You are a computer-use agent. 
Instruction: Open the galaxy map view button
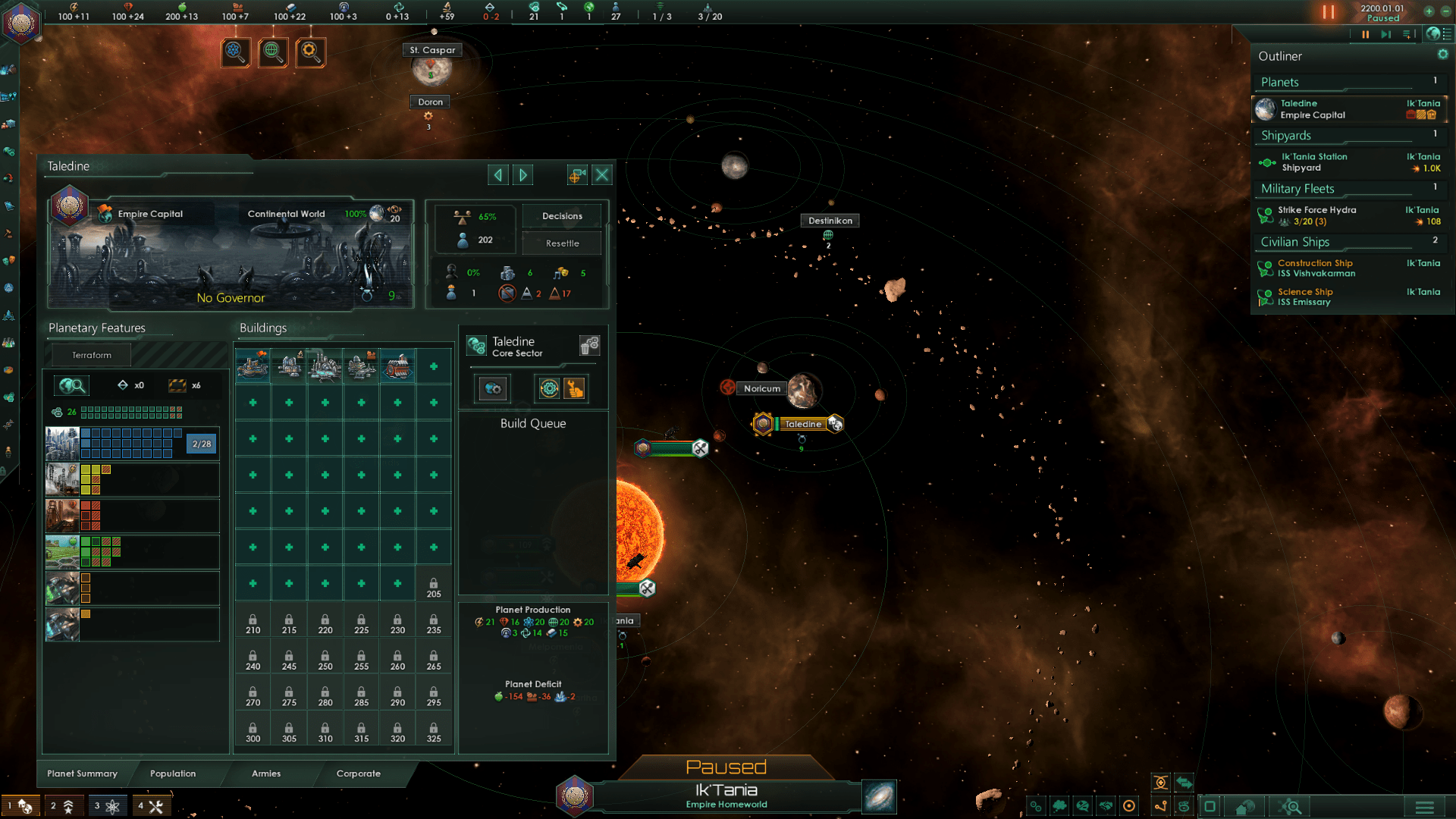(880, 797)
